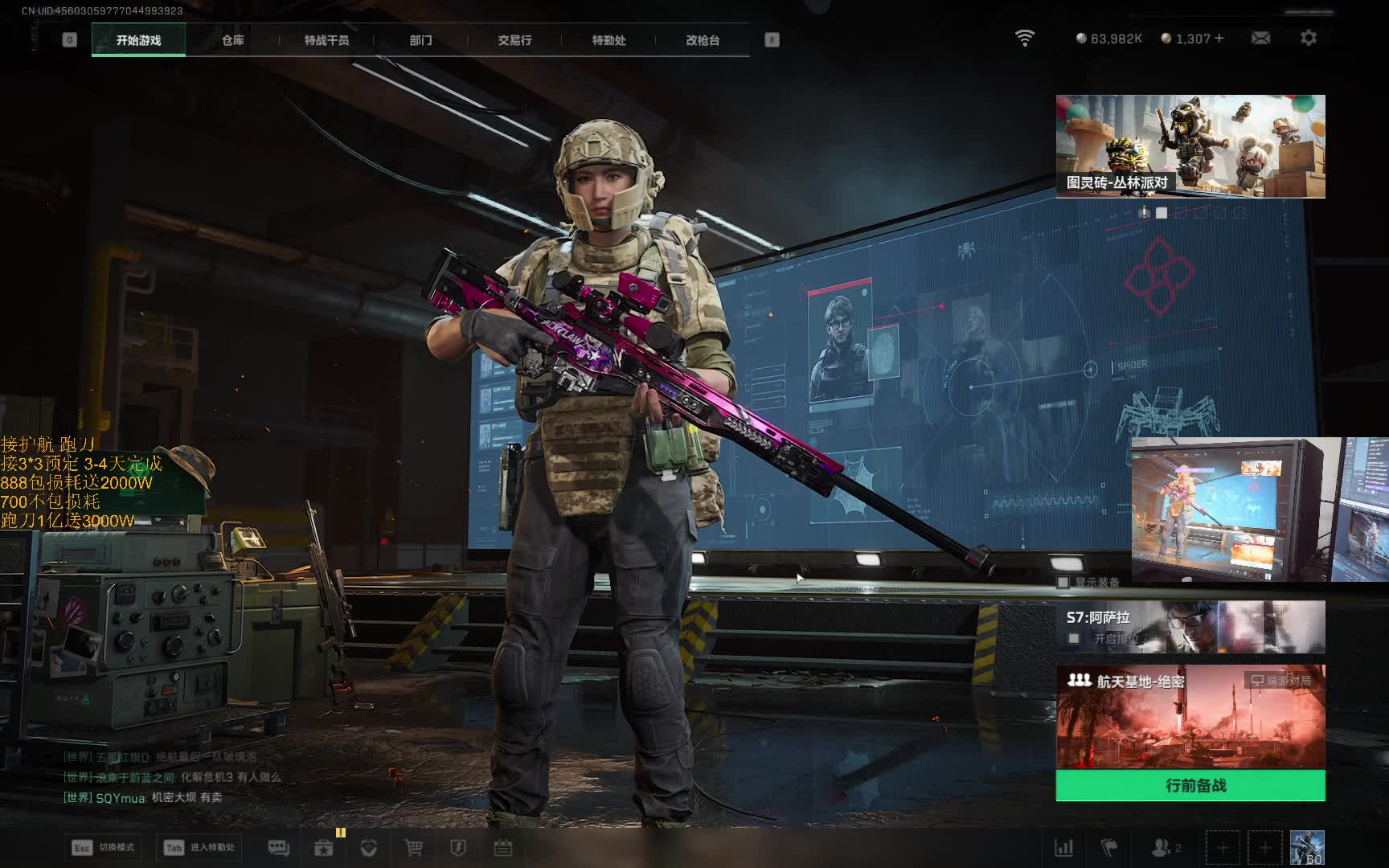Select the 特勤处 tab in top navigation

tap(608, 40)
